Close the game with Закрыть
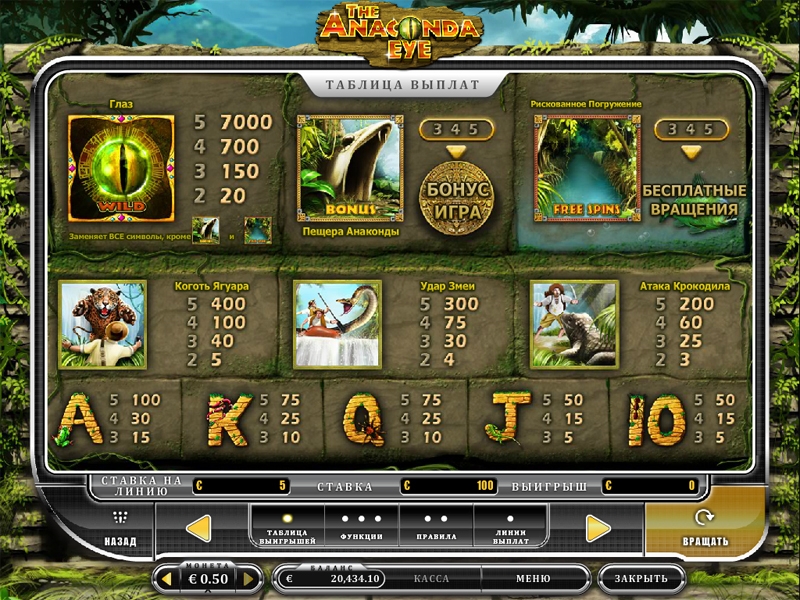 (x=641, y=578)
